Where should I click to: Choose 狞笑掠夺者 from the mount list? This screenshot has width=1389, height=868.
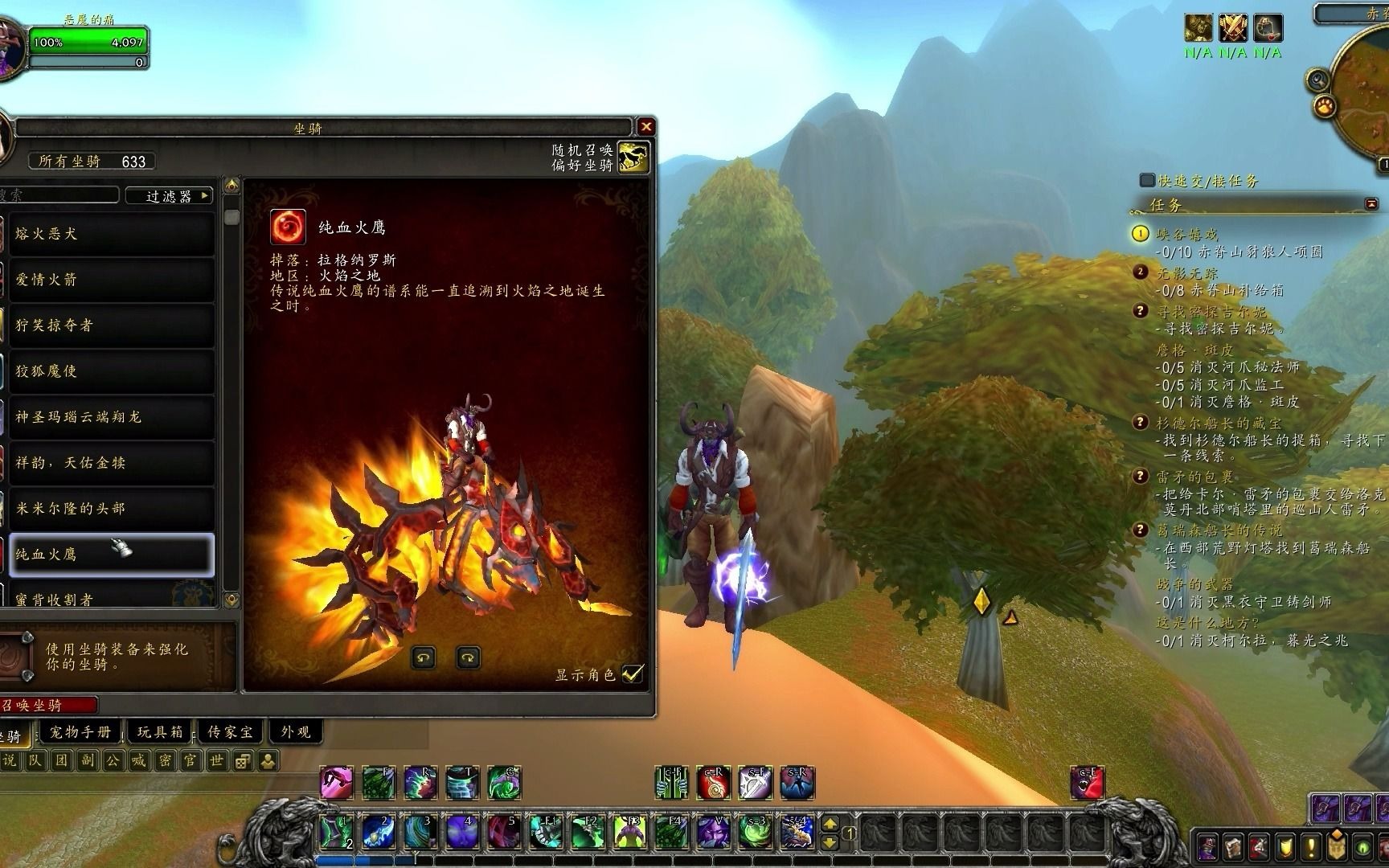pyautogui.click(x=111, y=325)
